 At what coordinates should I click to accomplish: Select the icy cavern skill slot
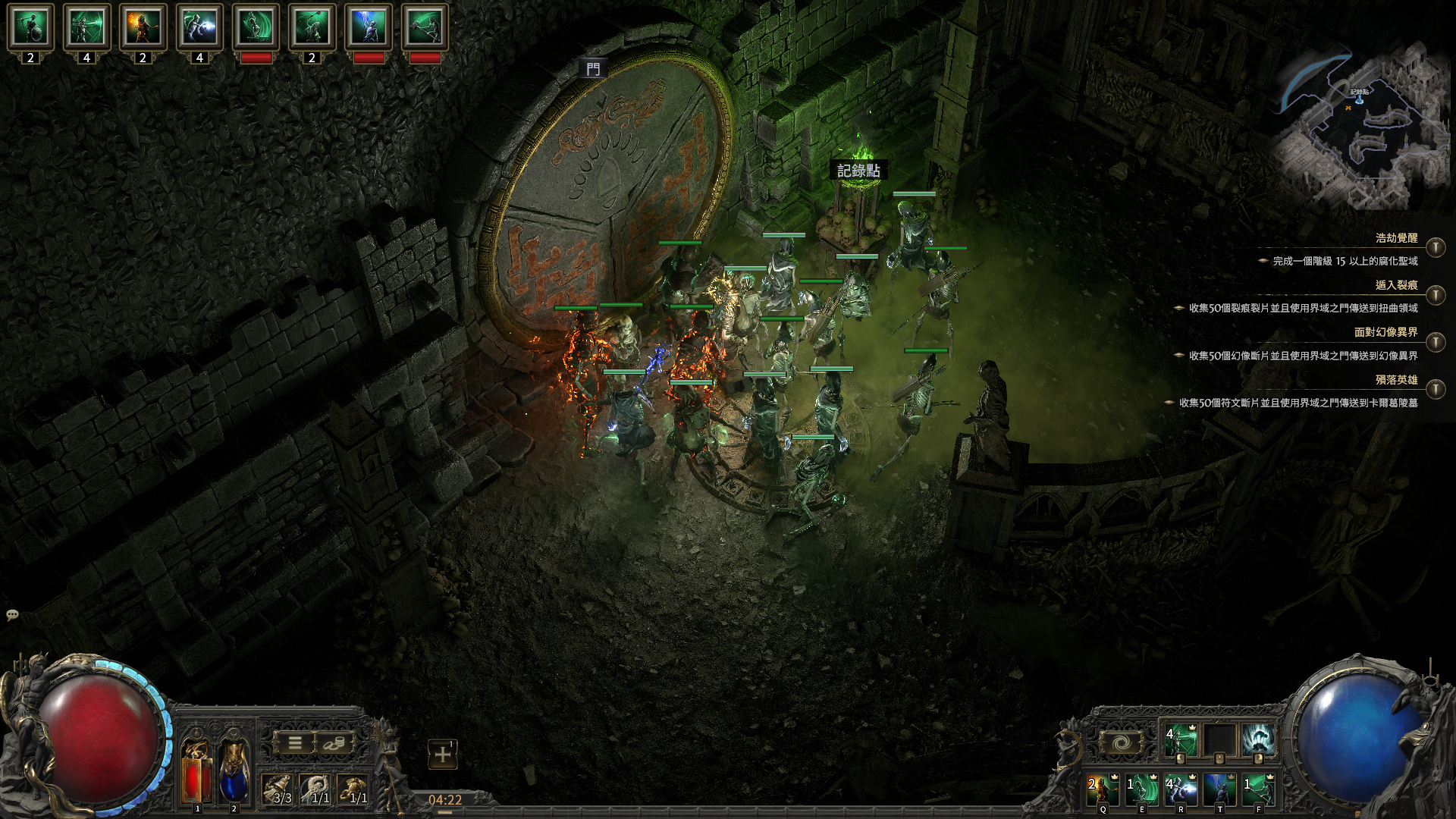[x=1258, y=740]
